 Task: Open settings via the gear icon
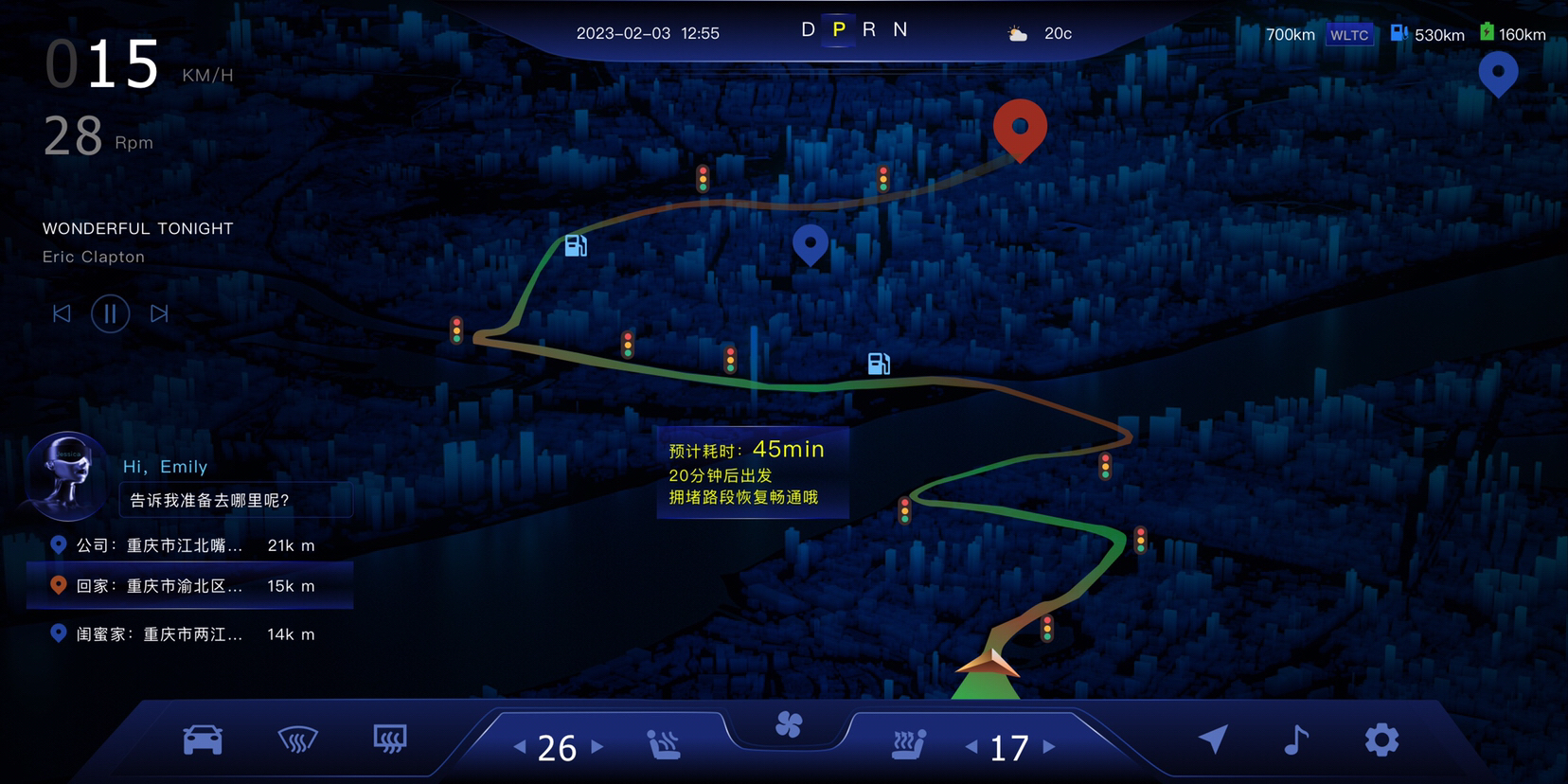click(1381, 739)
